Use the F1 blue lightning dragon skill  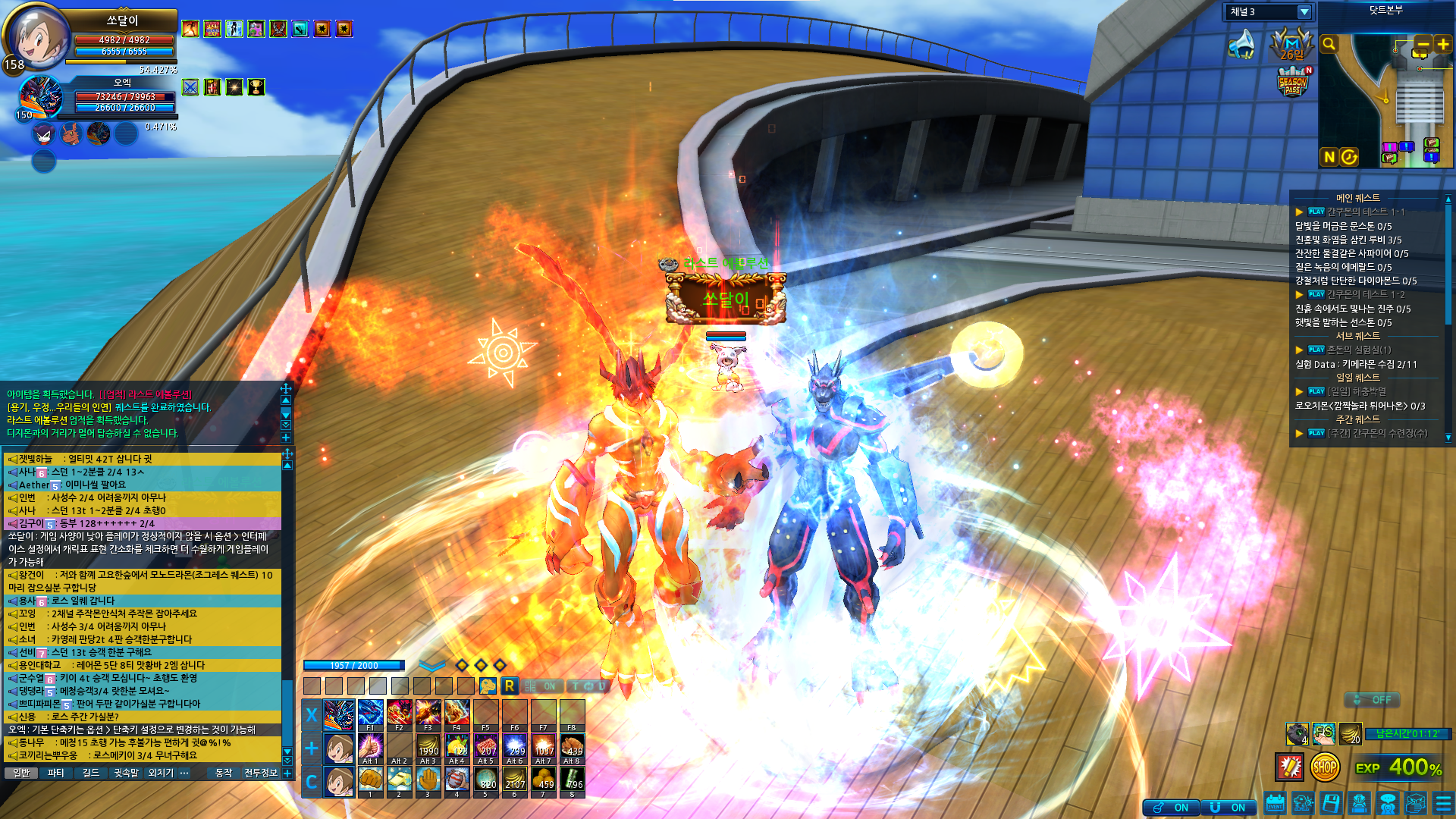pos(370,714)
